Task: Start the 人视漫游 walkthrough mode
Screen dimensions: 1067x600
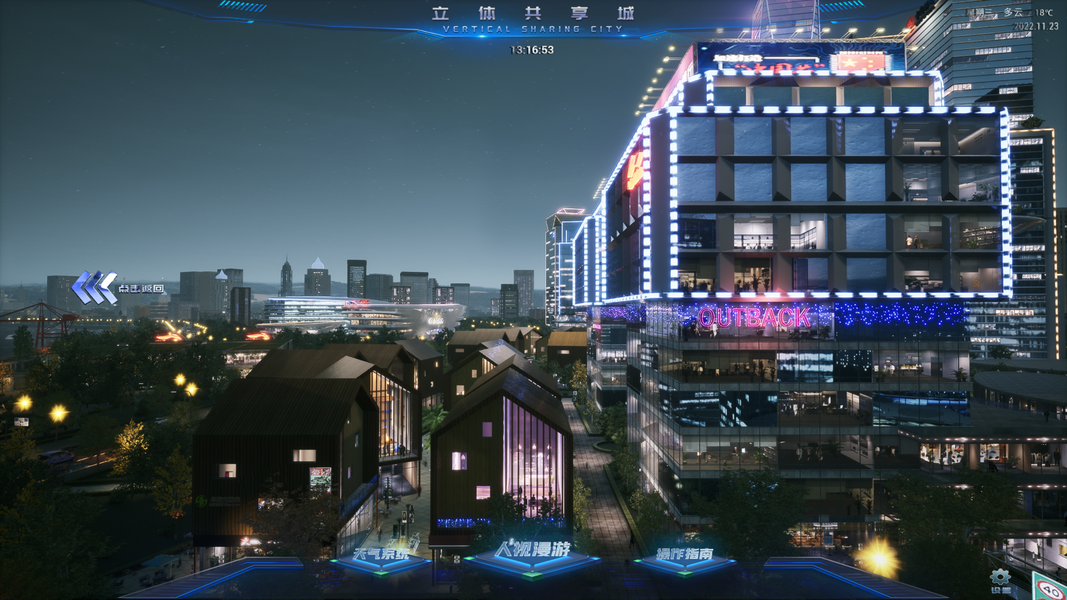Action: click(x=531, y=553)
